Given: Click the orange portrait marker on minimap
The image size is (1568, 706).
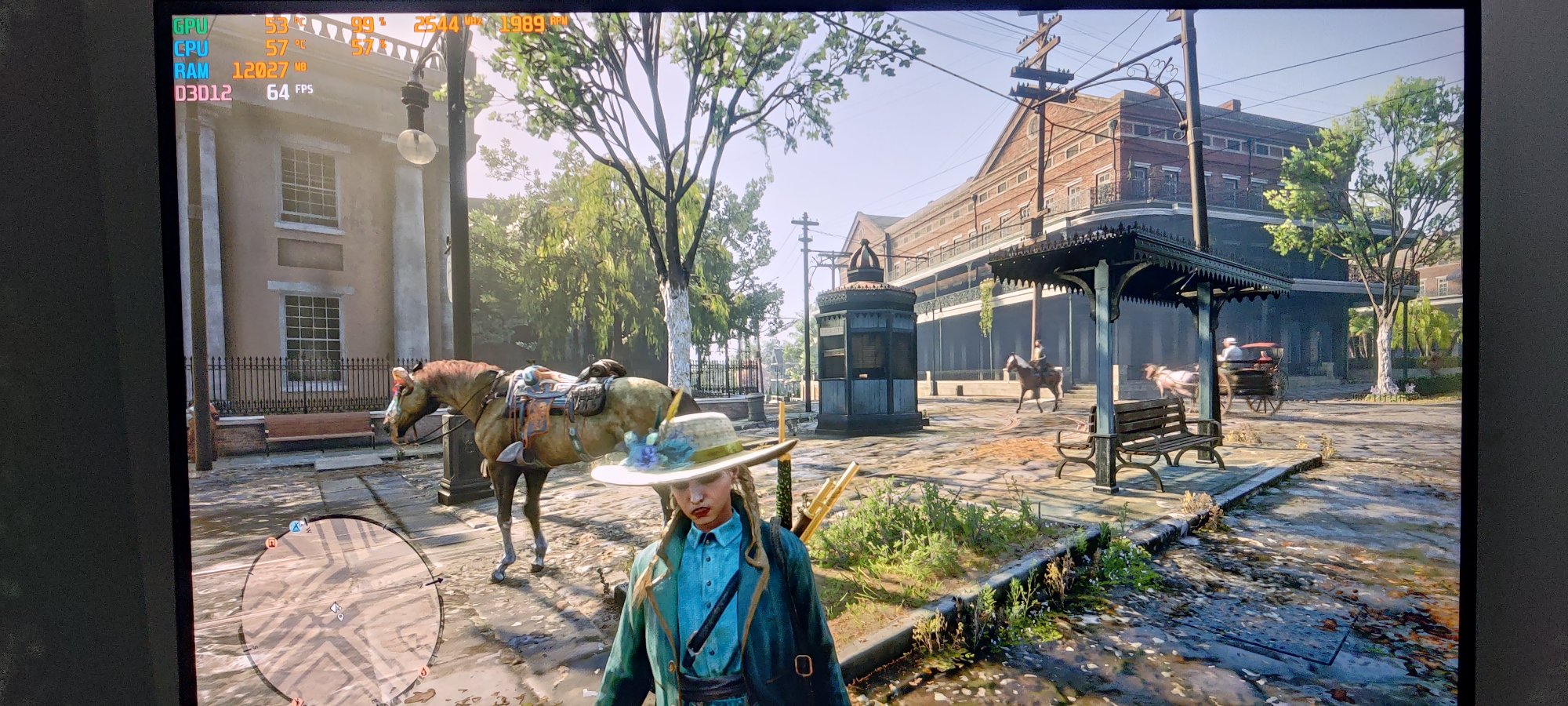Looking at the screenshot, I should (x=272, y=542).
